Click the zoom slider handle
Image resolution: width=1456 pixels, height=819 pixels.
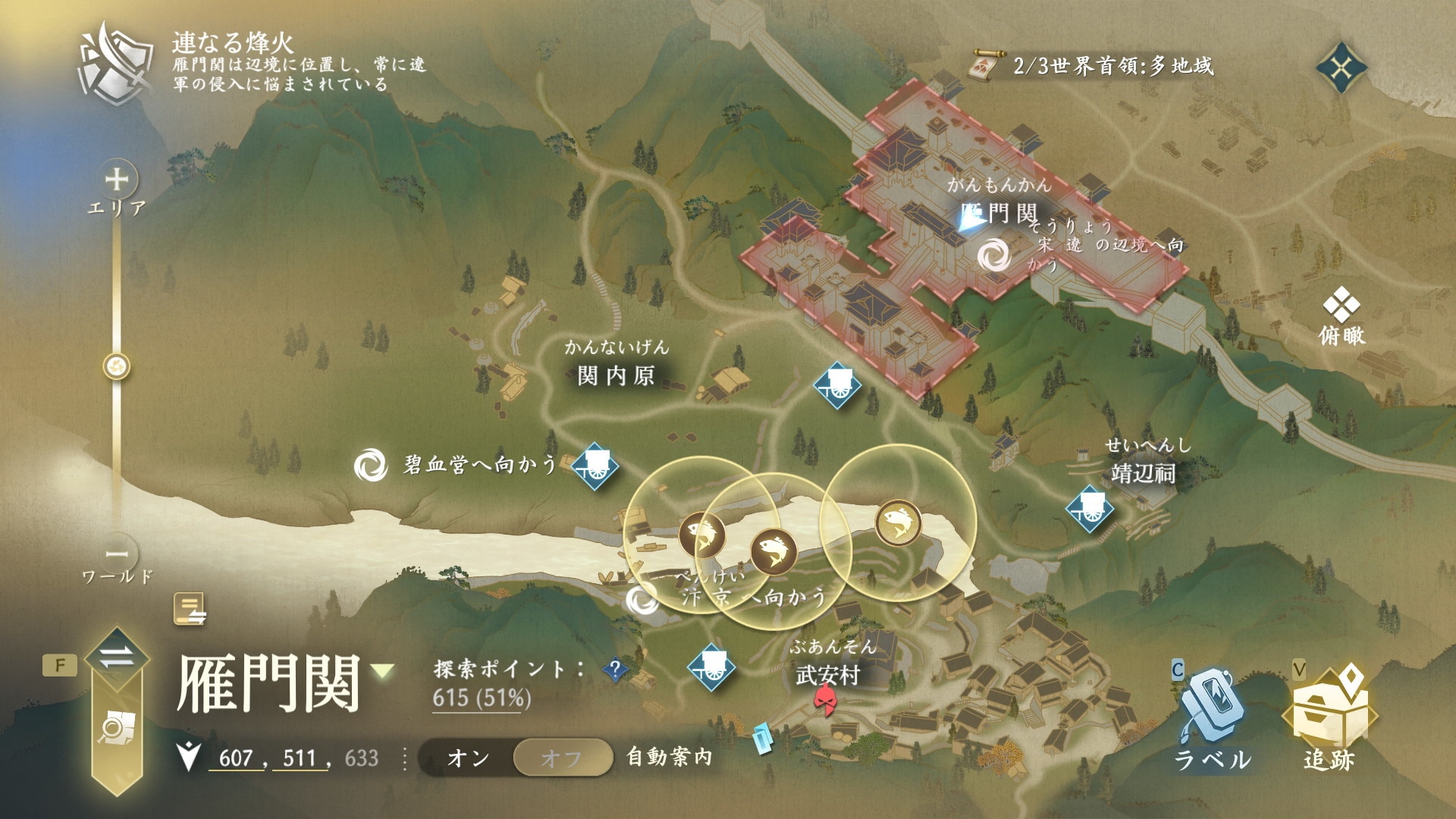pos(117,367)
